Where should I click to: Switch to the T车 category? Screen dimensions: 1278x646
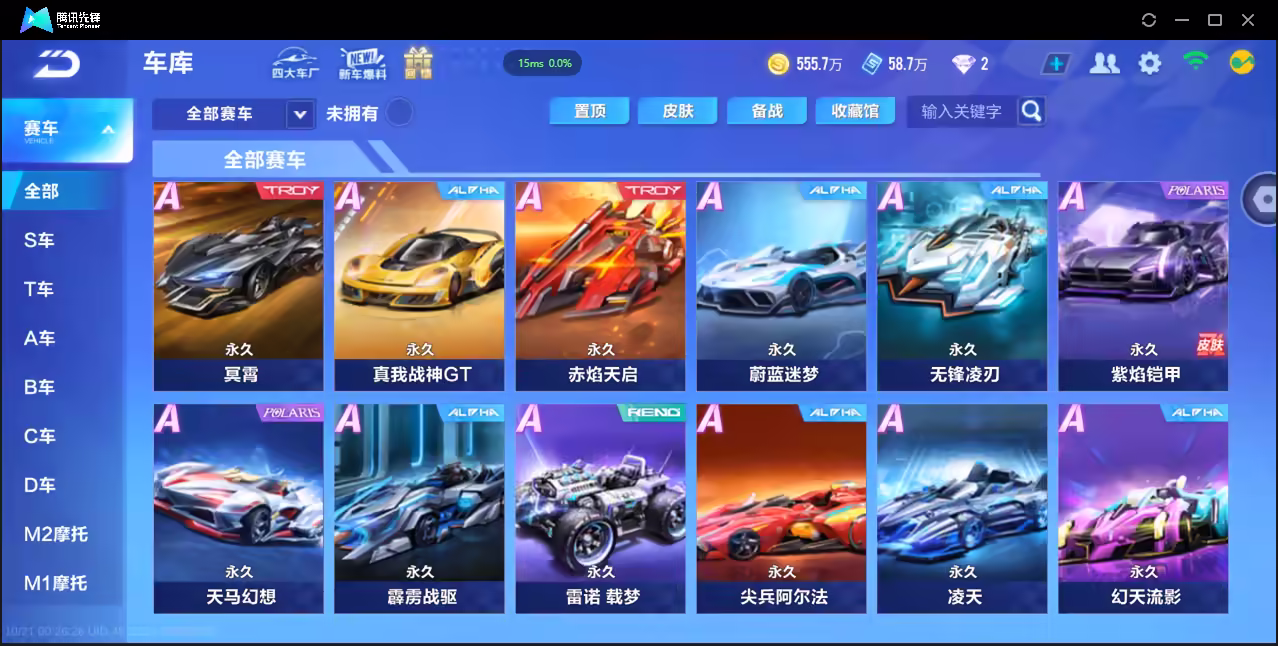pos(40,289)
